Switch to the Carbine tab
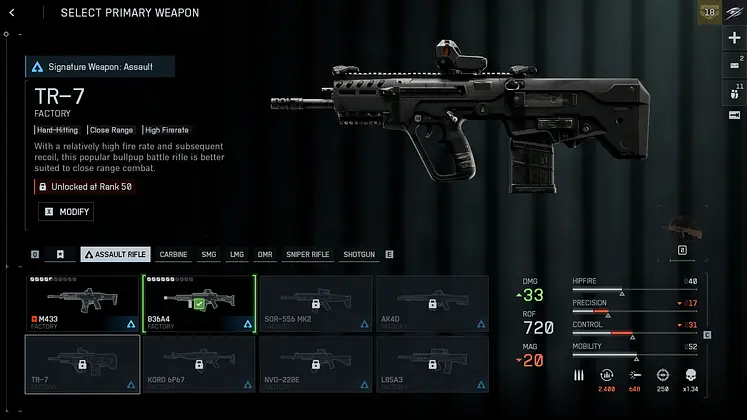Image resolution: width=747 pixels, height=420 pixels. [173, 255]
